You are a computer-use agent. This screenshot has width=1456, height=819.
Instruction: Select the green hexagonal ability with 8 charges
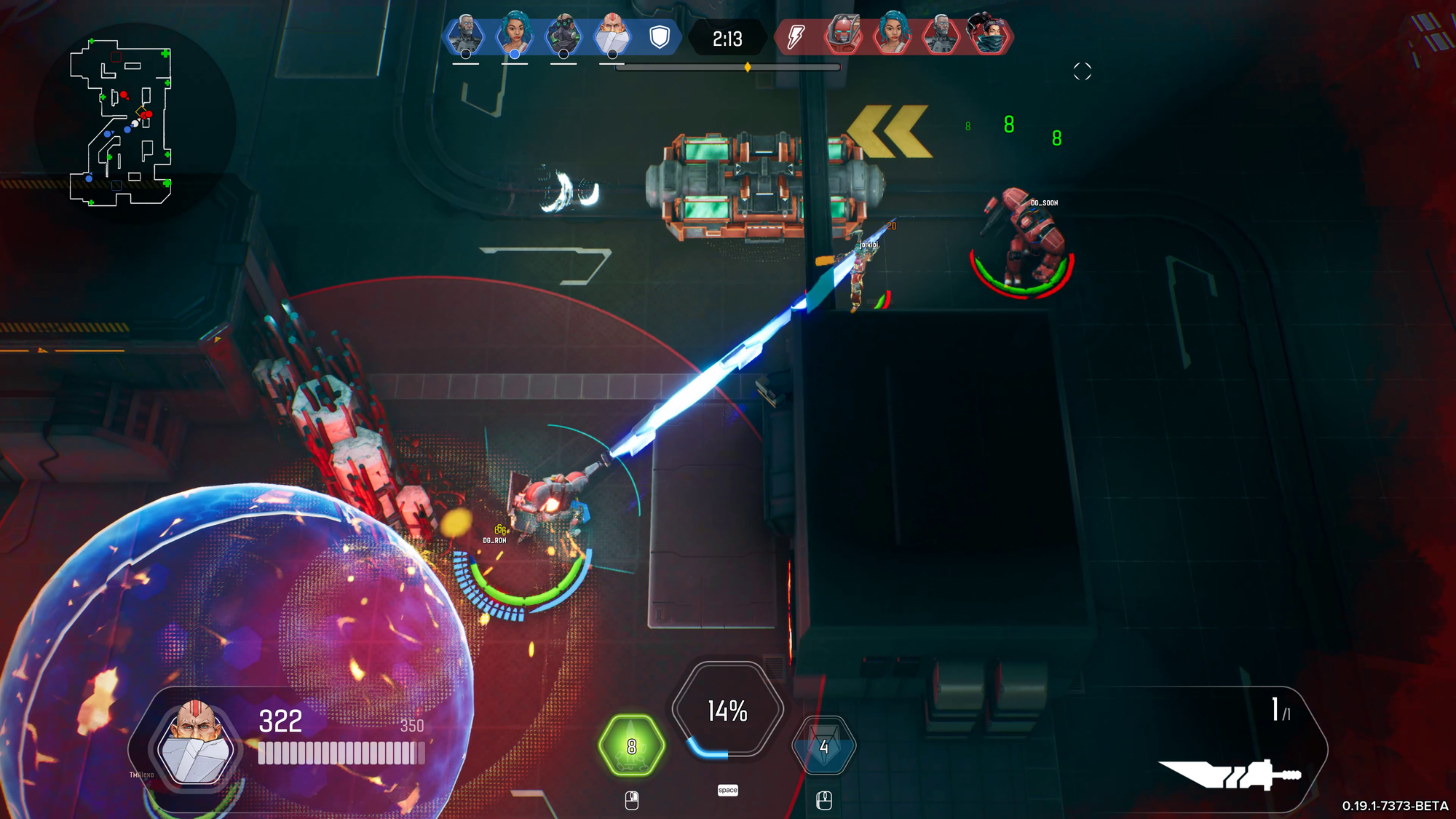[632, 746]
